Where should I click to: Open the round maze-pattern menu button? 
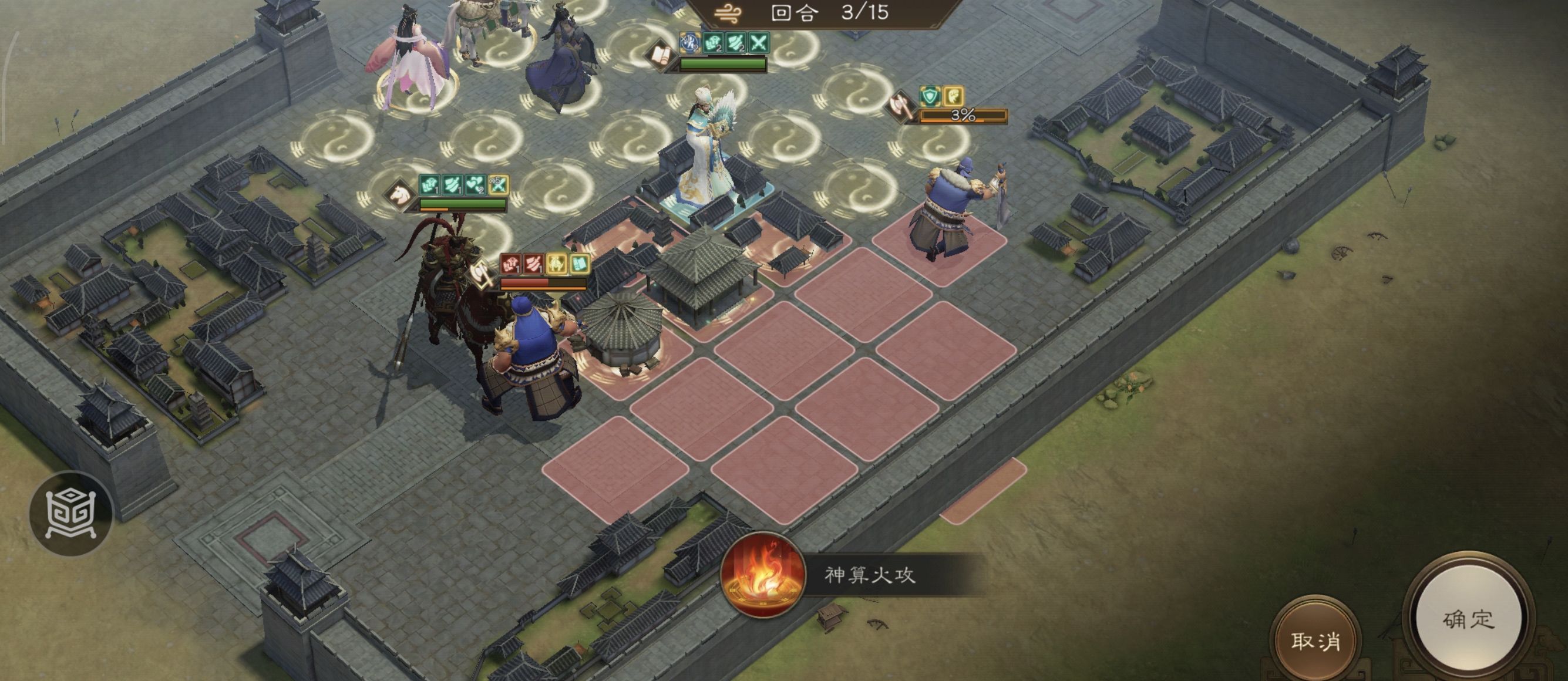click(71, 514)
